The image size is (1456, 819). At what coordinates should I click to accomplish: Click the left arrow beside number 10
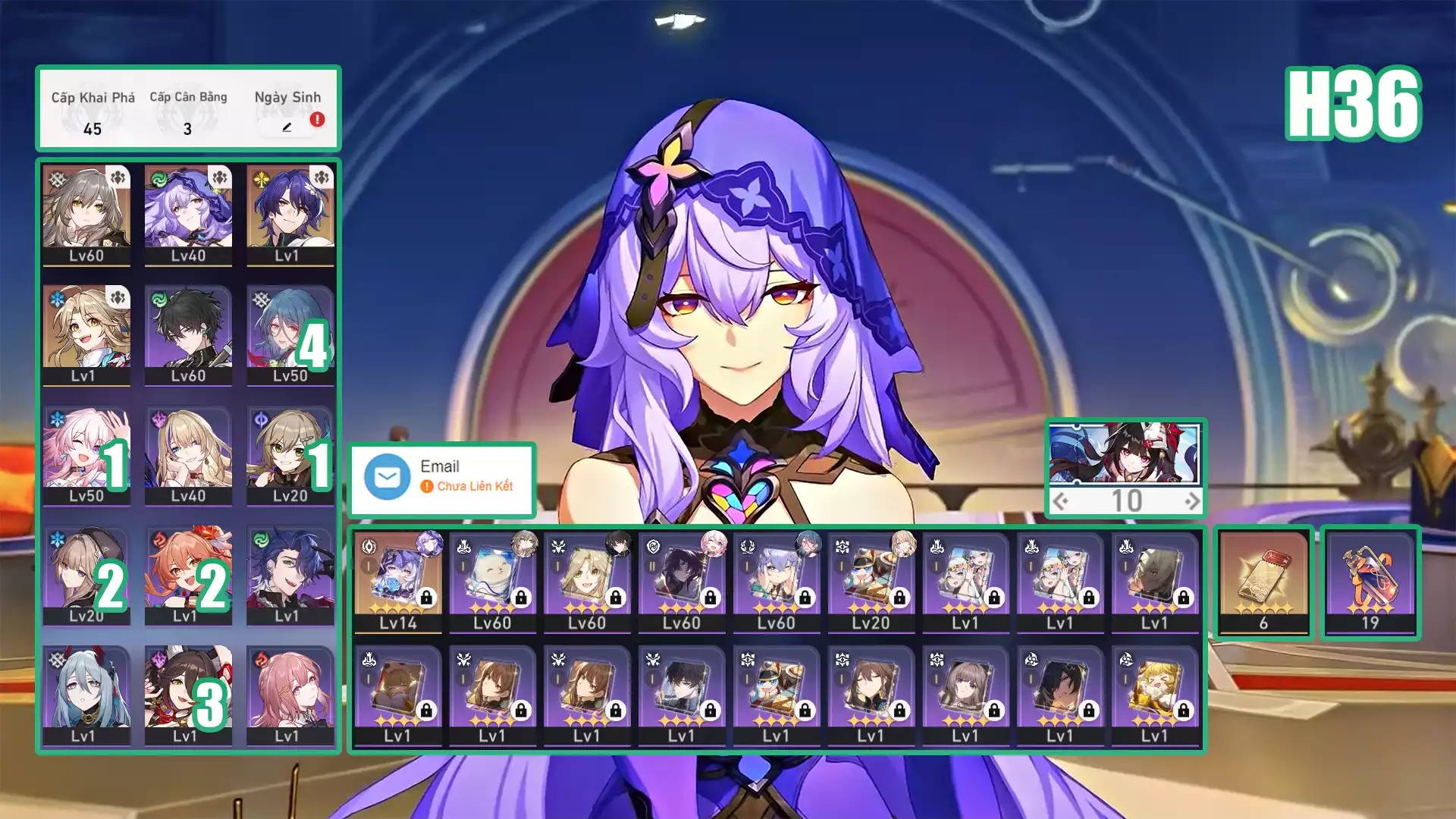[1061, 501]
